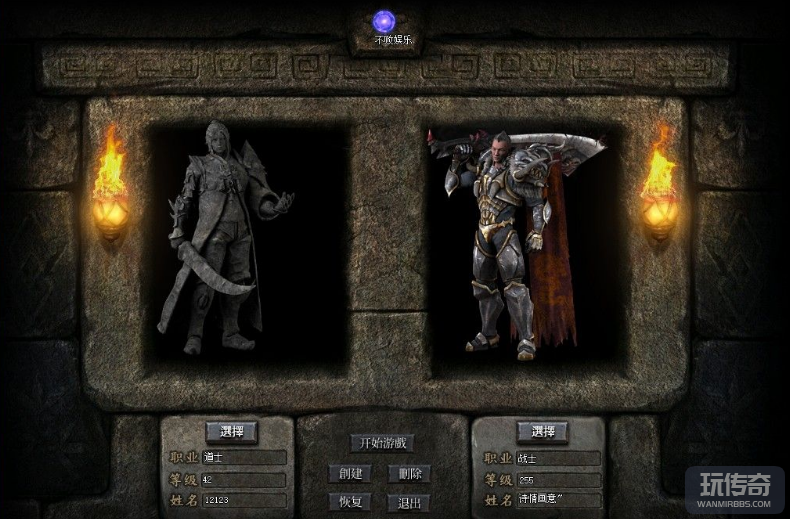Click 选择 for the level 255 warrior
Image resolution: width=790 pixels, height=519 pixels.
coord(542,432)
